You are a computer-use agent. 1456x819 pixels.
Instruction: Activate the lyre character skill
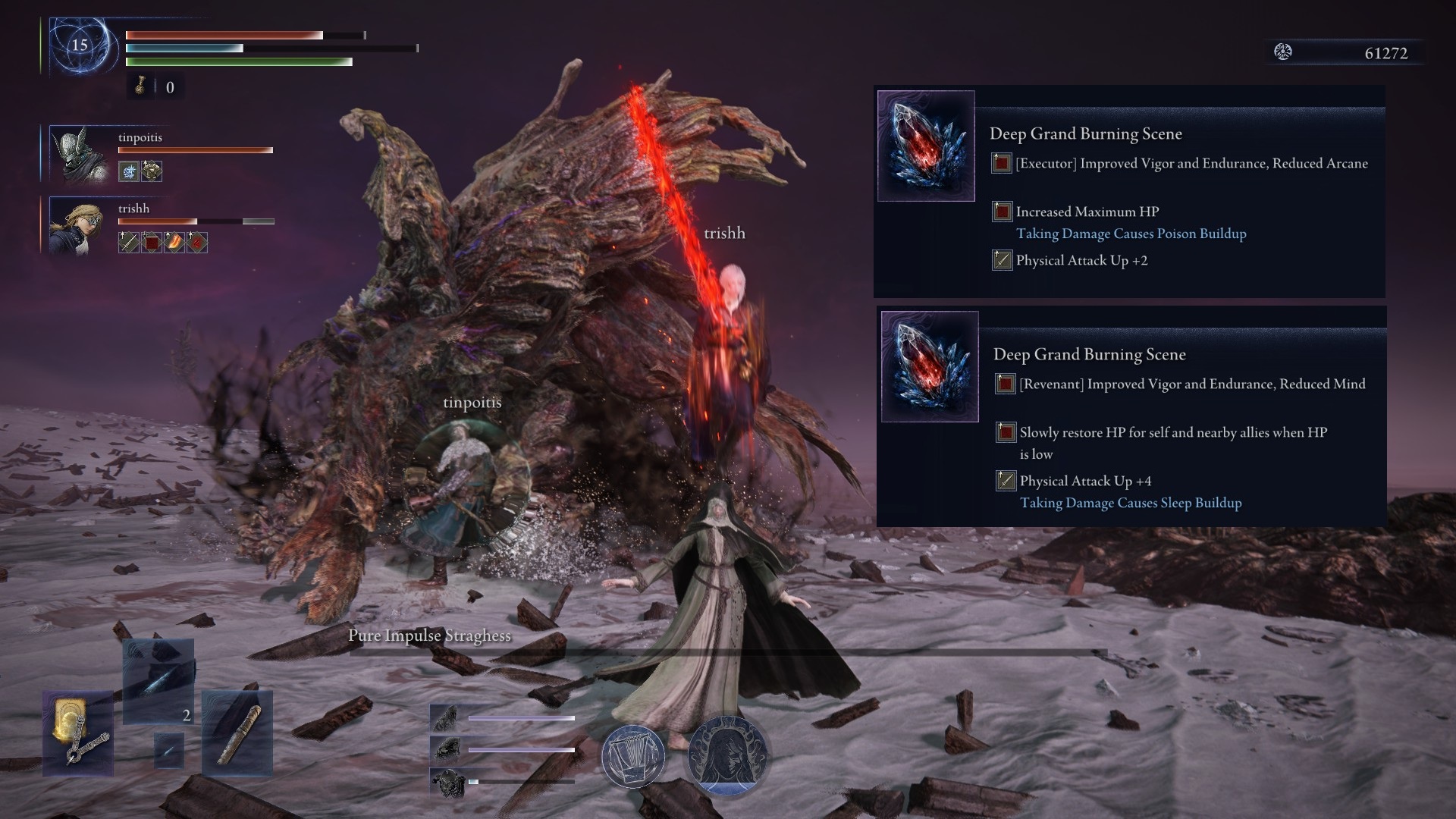pos(633,756)
